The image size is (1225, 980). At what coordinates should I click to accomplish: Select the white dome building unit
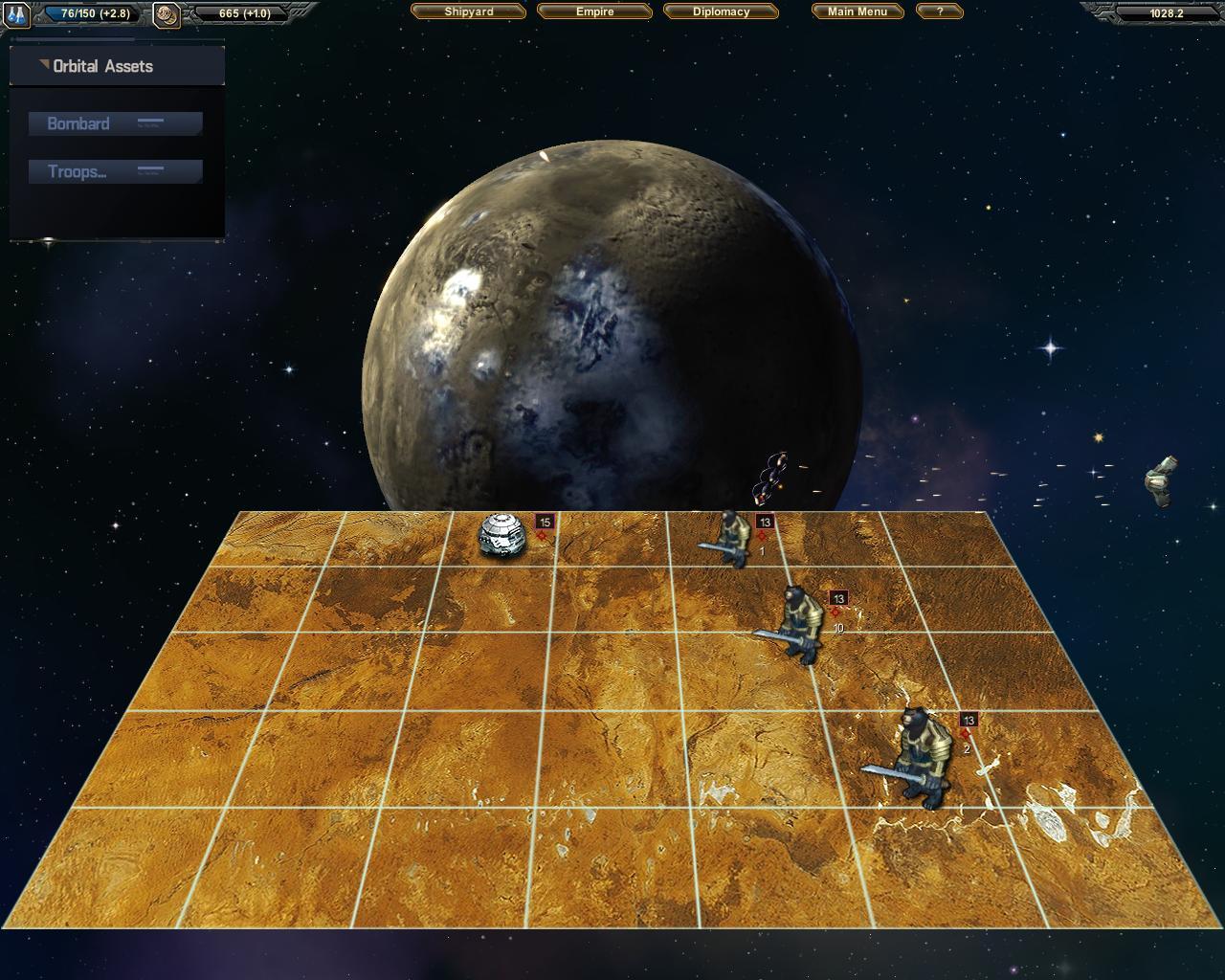coord(502,535)
